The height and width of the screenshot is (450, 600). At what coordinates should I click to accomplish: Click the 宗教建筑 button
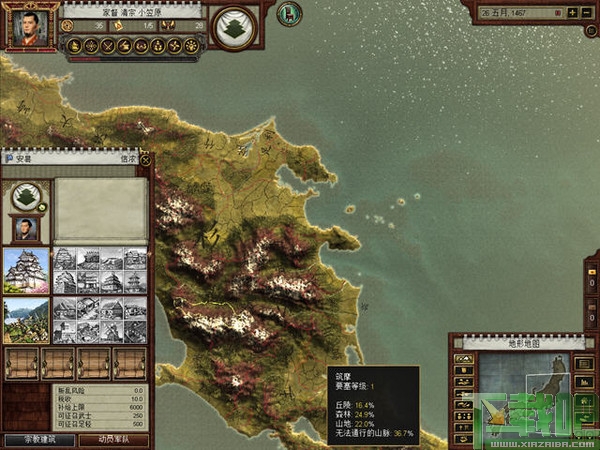tap(38, 440)
